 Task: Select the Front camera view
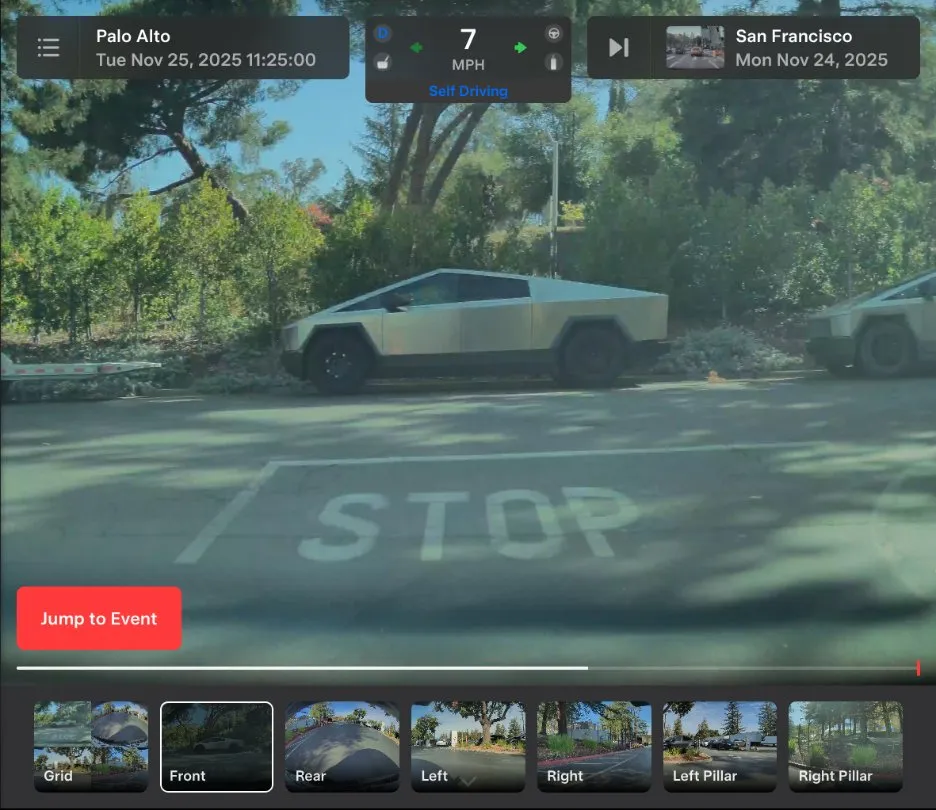coord(217,746)
